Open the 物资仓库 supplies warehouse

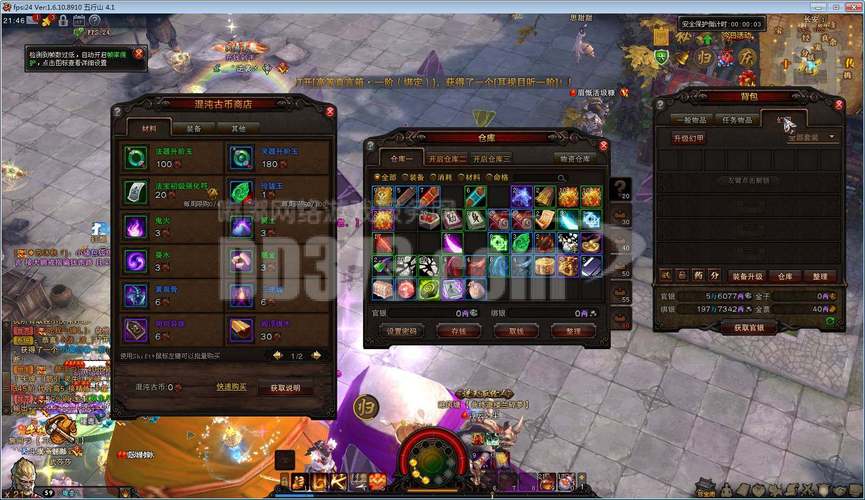click(x=575, y=158)
